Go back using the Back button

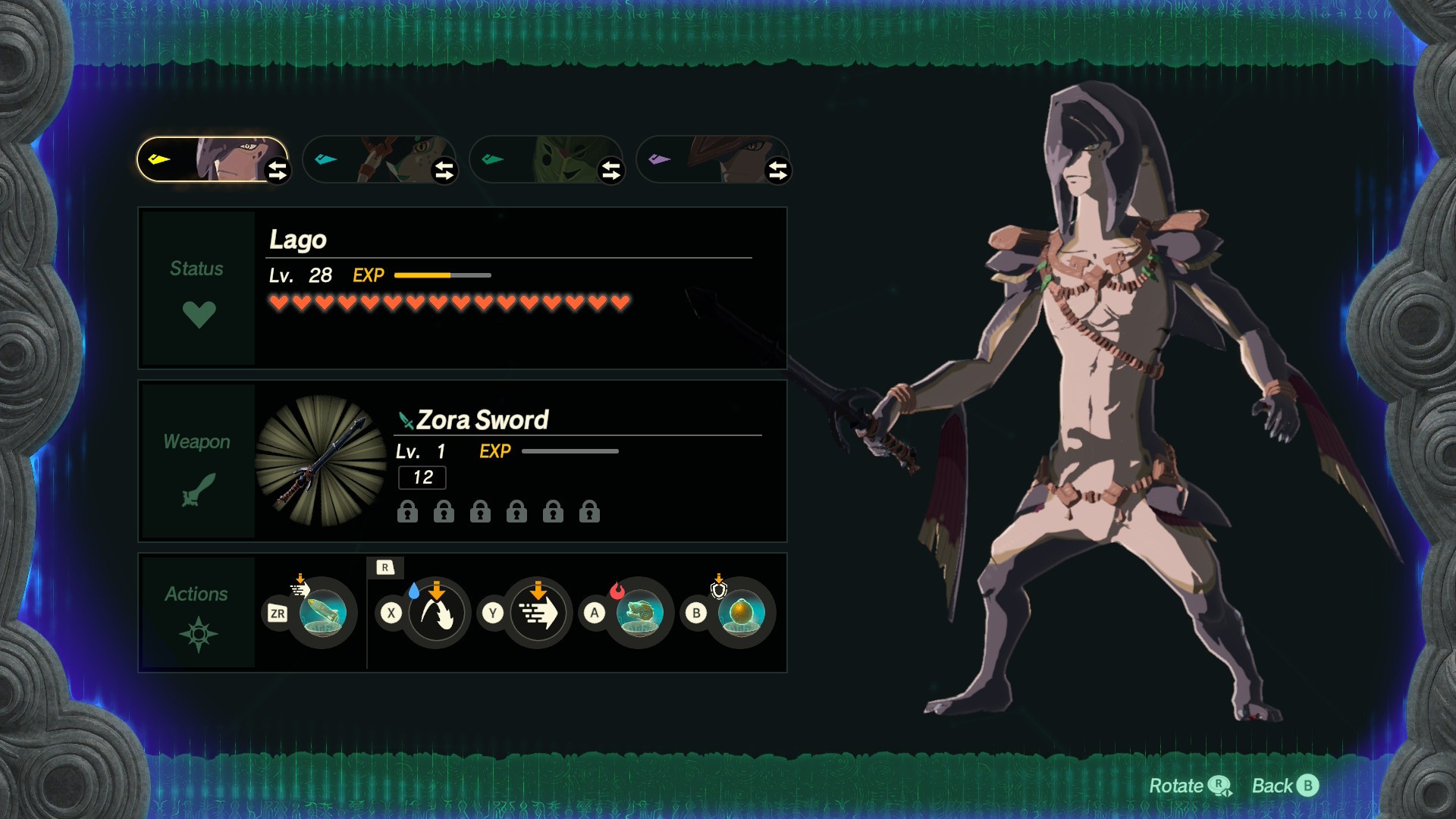pyautogui.click(x=1285, y=786)
